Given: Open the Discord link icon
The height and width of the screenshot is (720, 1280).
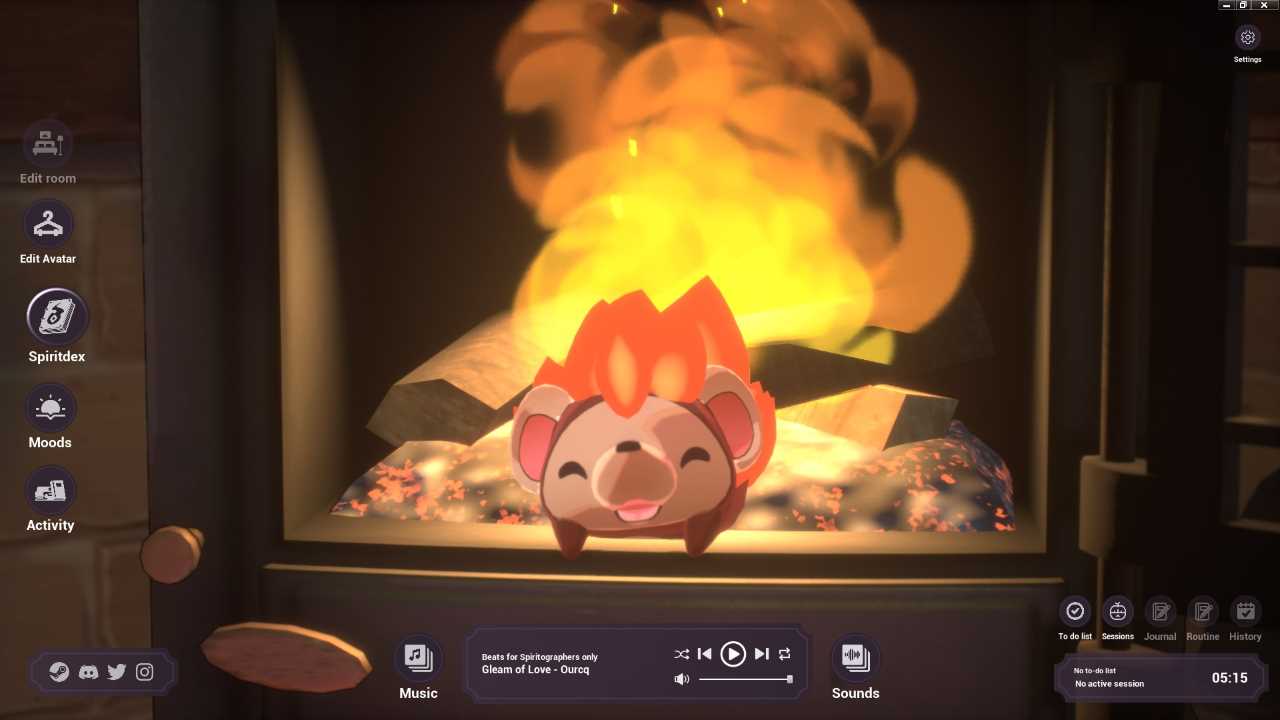Looking at the screenshot, I should [x=88, y=672].
